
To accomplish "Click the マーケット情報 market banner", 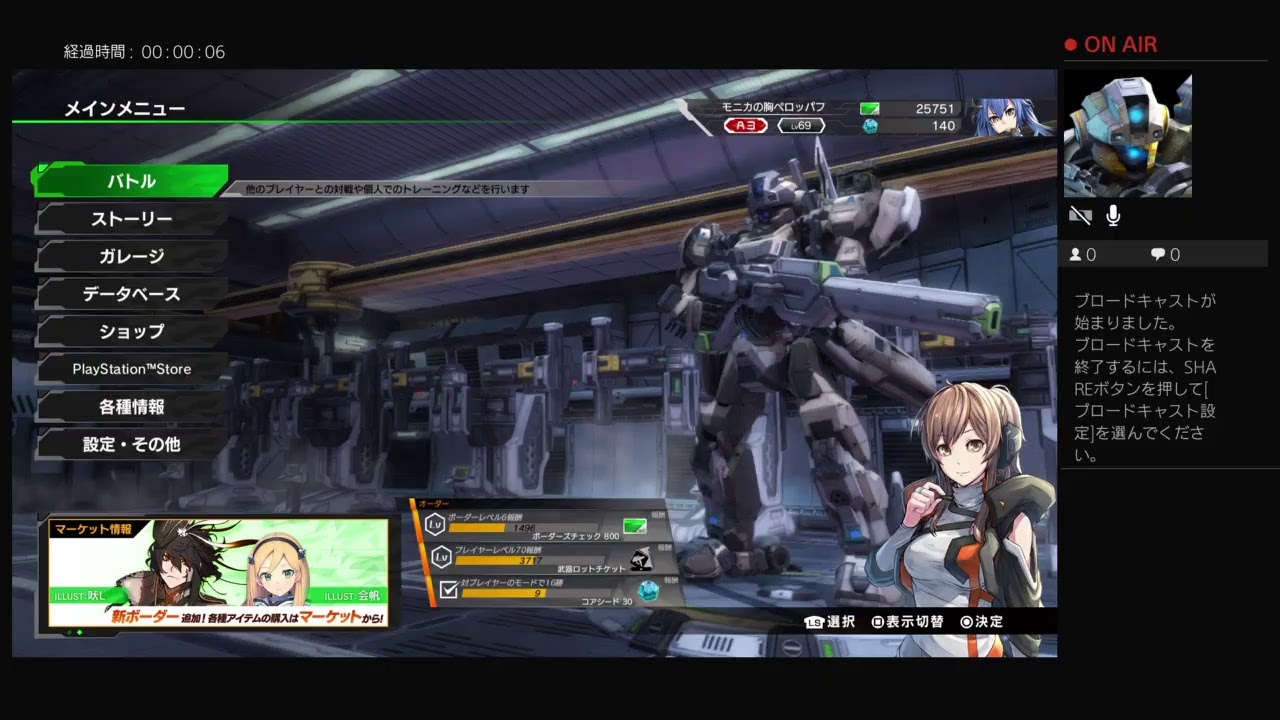I will coord(218,573).
